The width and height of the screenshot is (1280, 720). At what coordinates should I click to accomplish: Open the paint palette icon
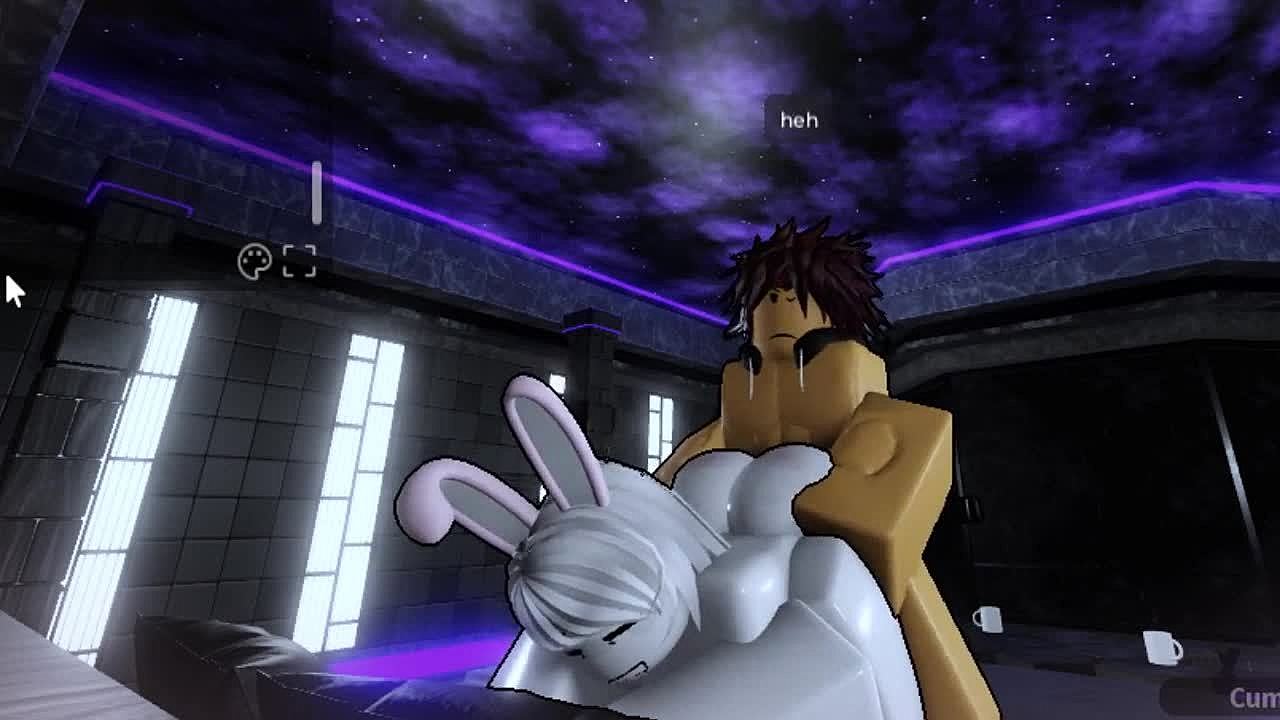point(255,262)
